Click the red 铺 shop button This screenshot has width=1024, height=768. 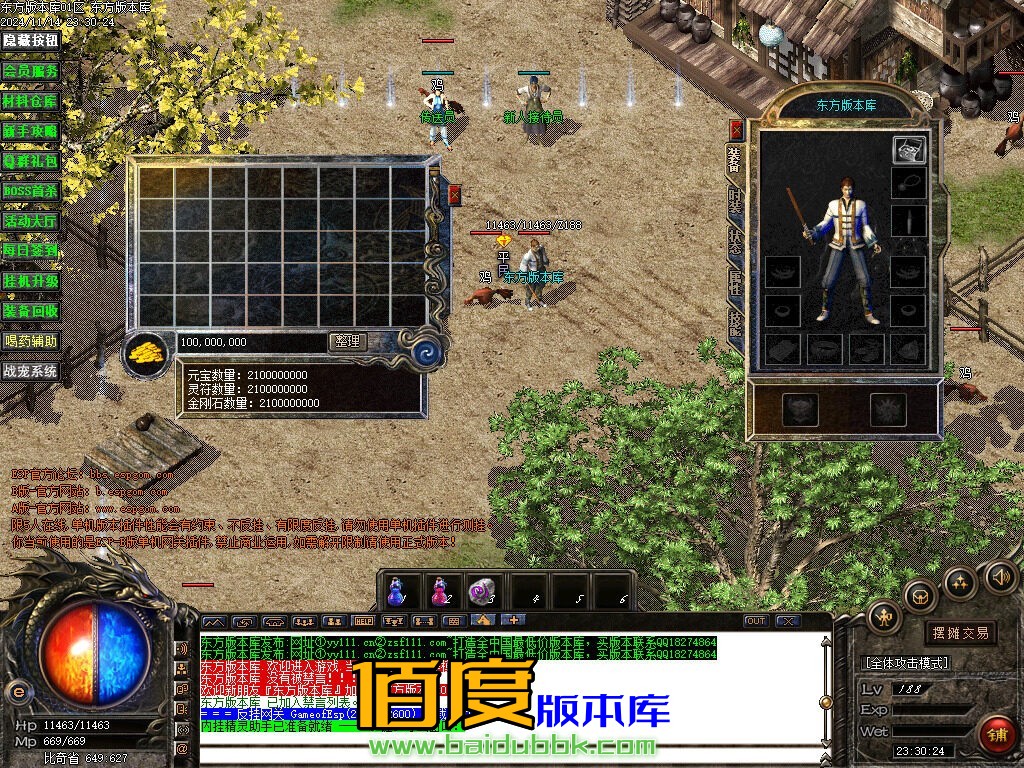click(995, 734)
